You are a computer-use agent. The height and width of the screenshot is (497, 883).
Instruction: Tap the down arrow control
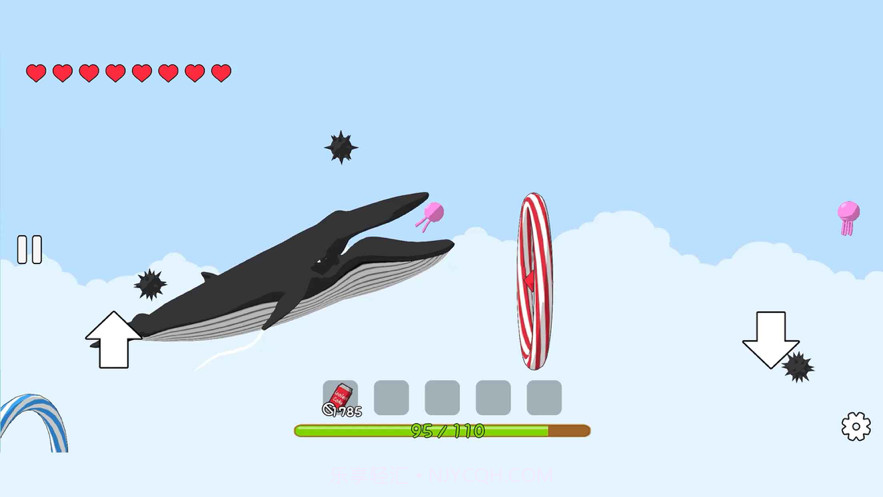770,339
